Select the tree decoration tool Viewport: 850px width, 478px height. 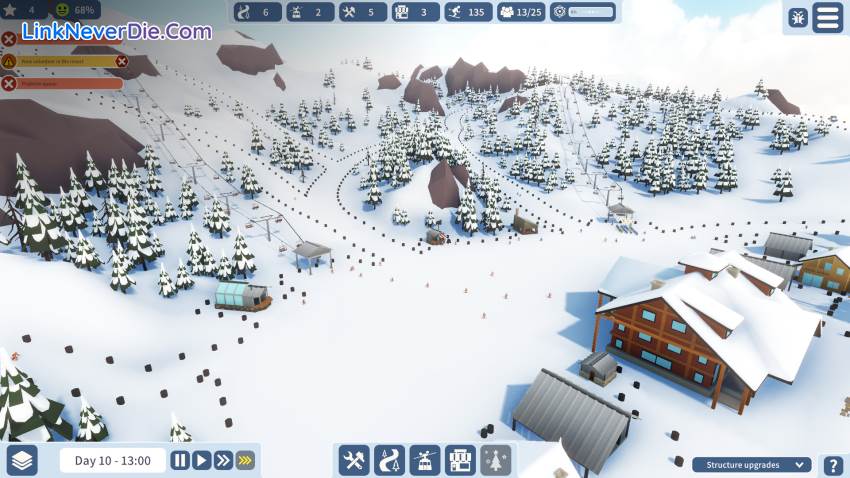(495, 460)
